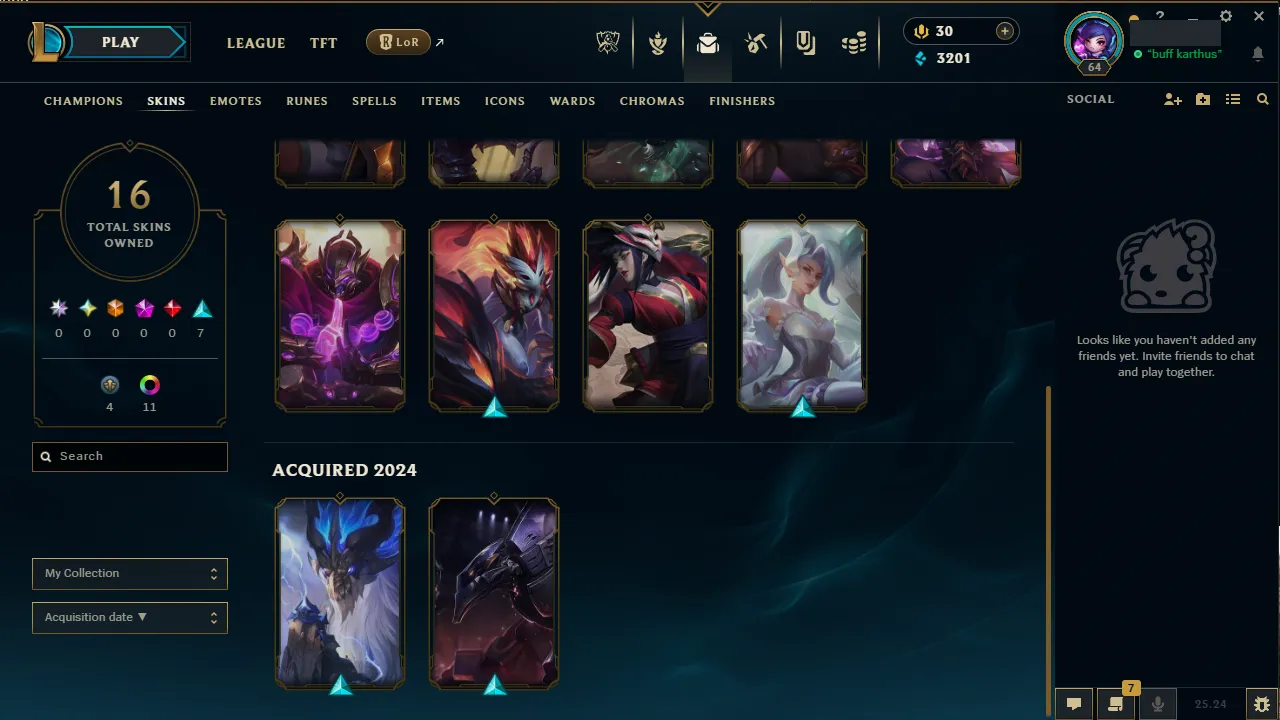
Task: Open the Store coins icon
Action: point(854,42)
